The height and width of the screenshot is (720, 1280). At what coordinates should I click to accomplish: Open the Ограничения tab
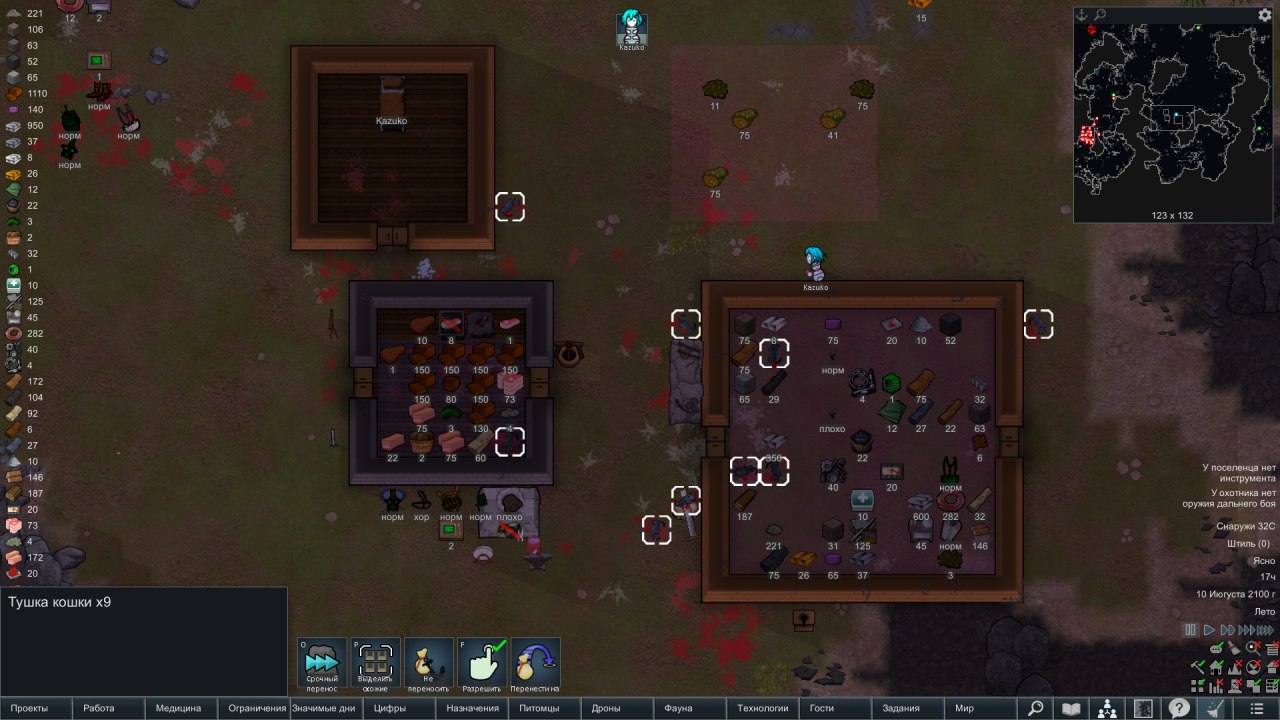257,708
